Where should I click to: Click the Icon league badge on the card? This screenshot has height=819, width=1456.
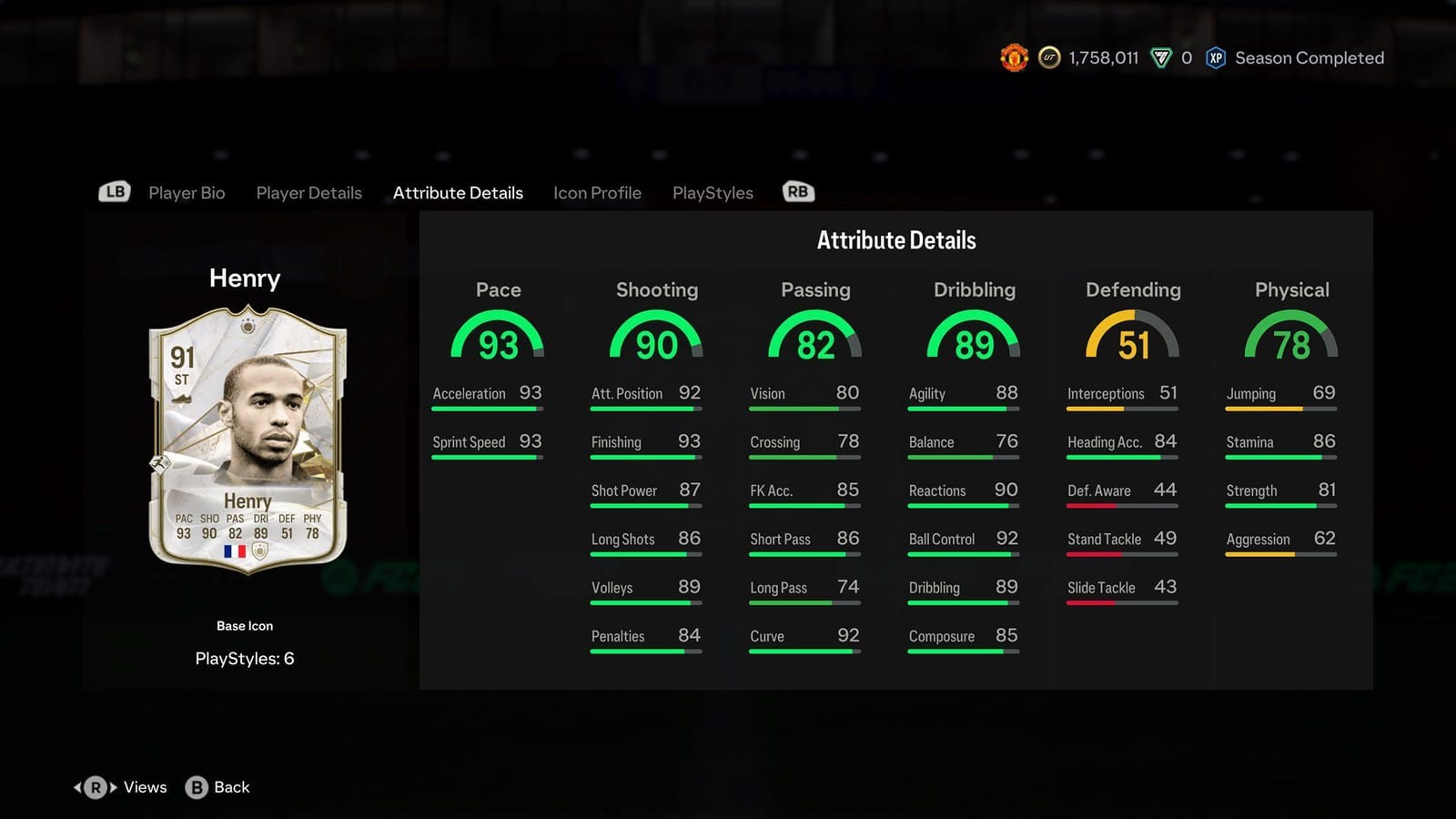[259, 551]
